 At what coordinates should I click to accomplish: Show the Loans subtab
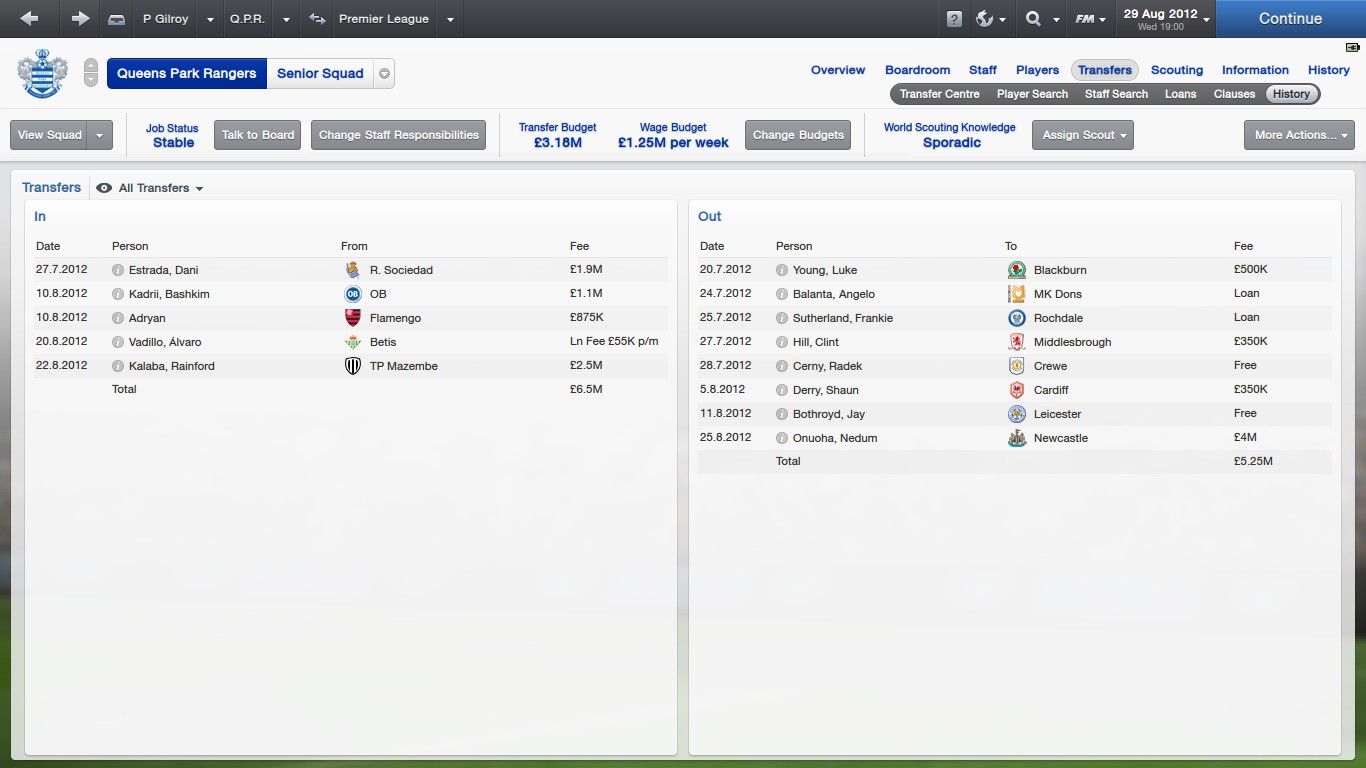pos(1180,94)
